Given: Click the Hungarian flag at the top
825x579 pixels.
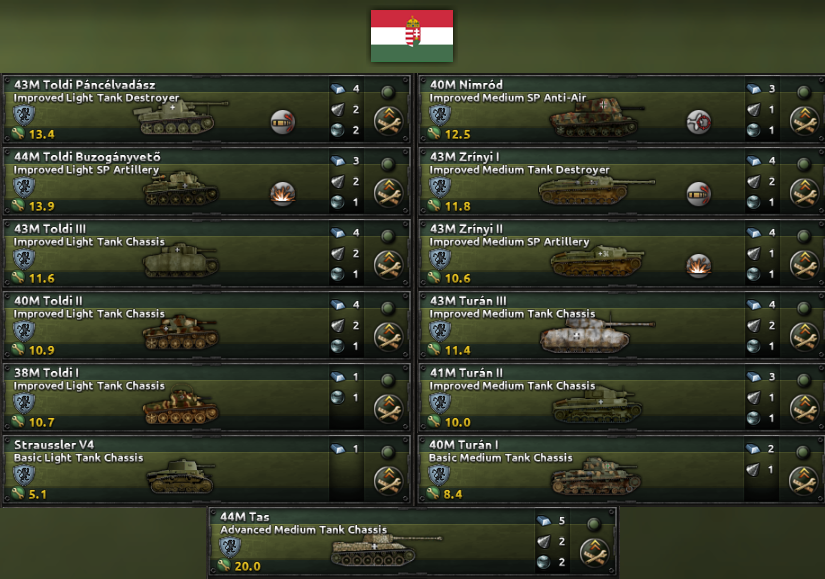Looking at the screenshot, I should [412, 35].
